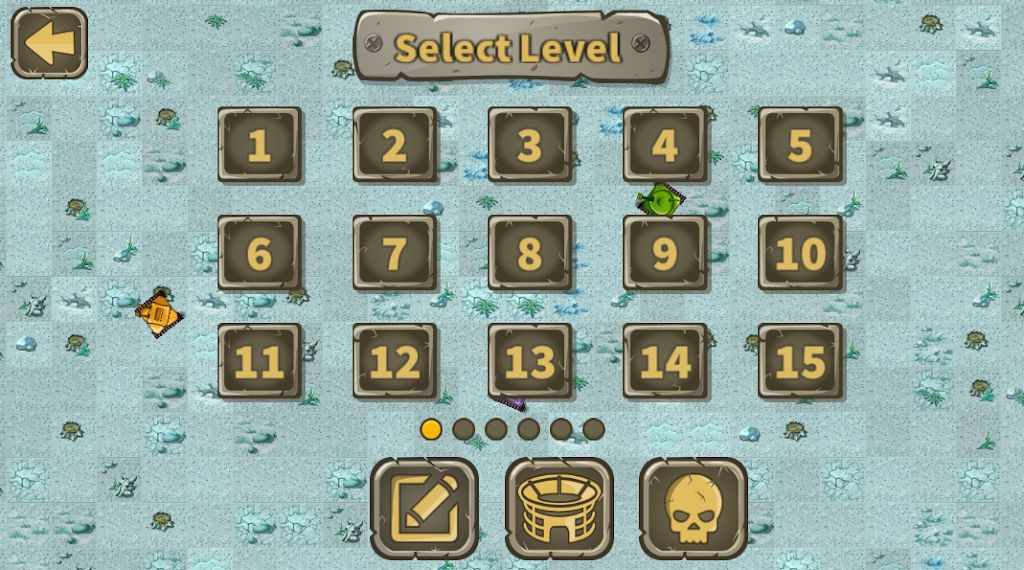The width and height of the screenshot is (1024, 570).
Task: Choose level 12
Action: tap(395, 361)
